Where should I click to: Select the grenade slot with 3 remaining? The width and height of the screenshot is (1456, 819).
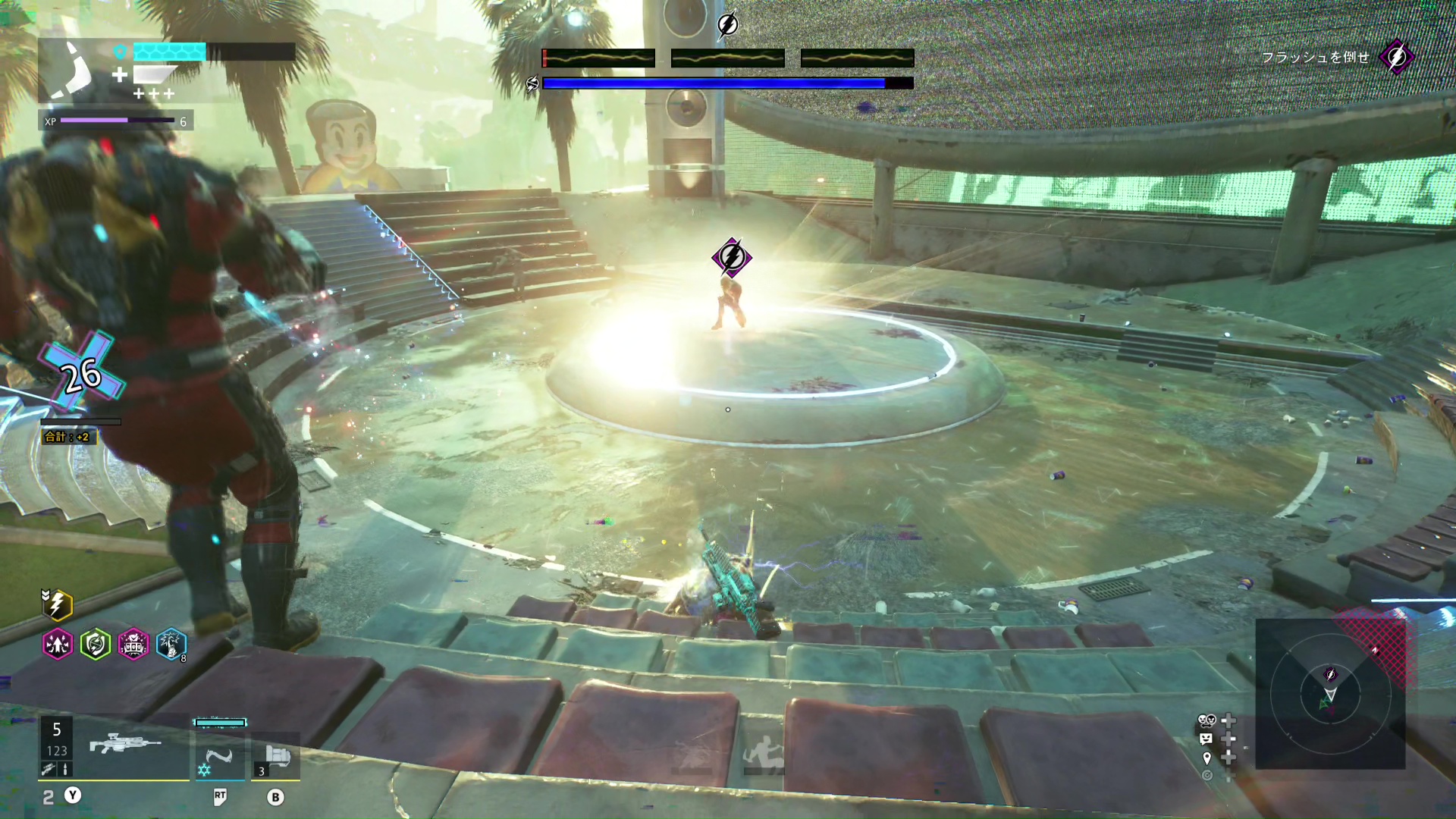276,757
